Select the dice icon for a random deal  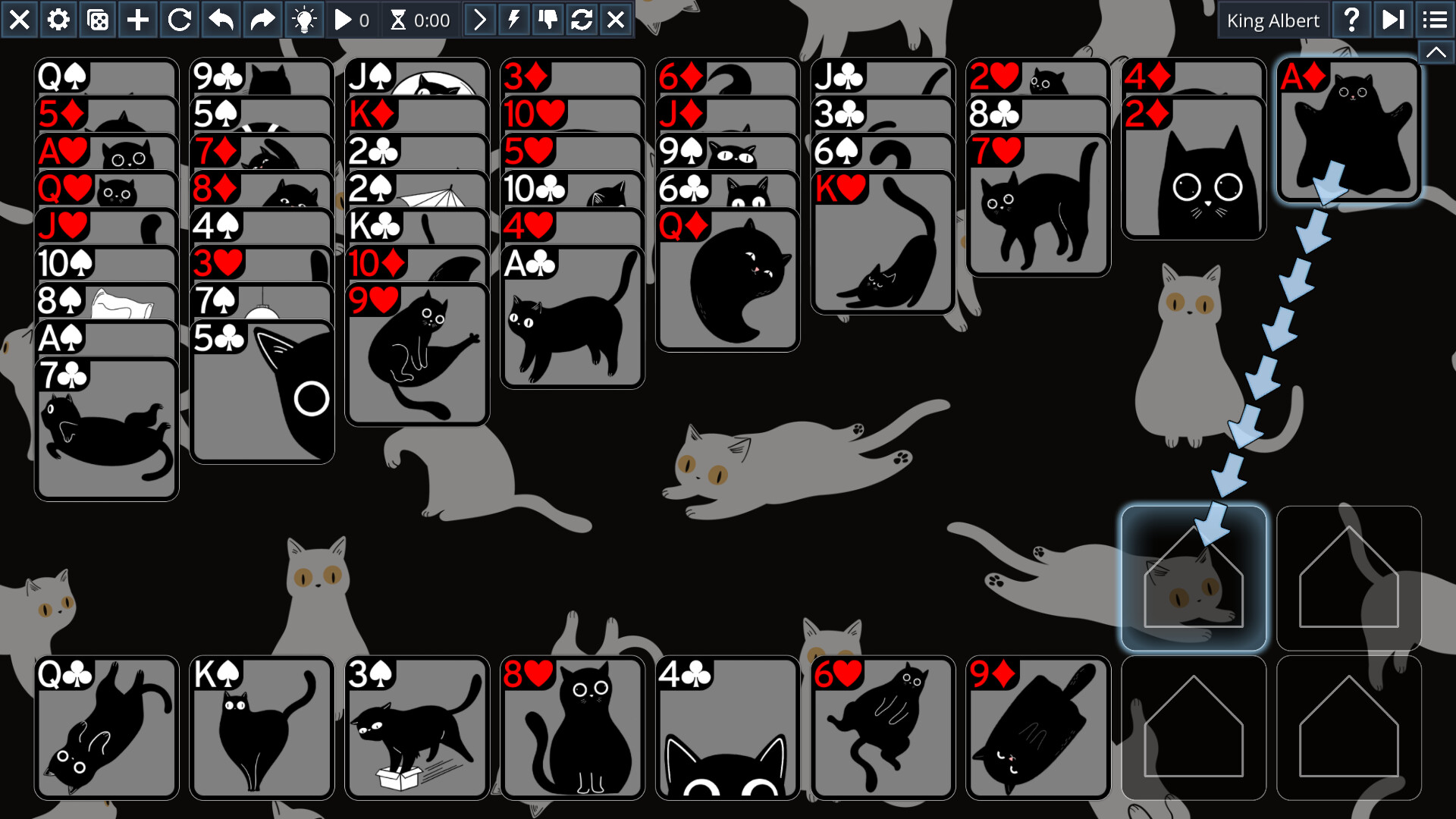[97, 20]
